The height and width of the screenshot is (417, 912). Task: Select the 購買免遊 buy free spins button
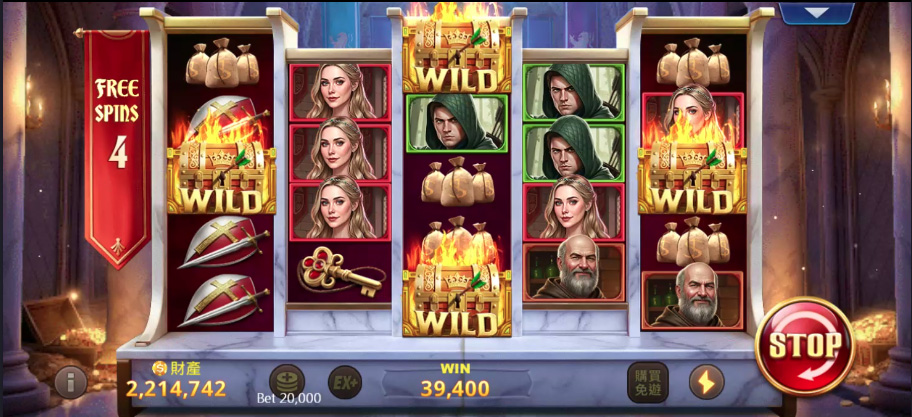click(647, 381)
